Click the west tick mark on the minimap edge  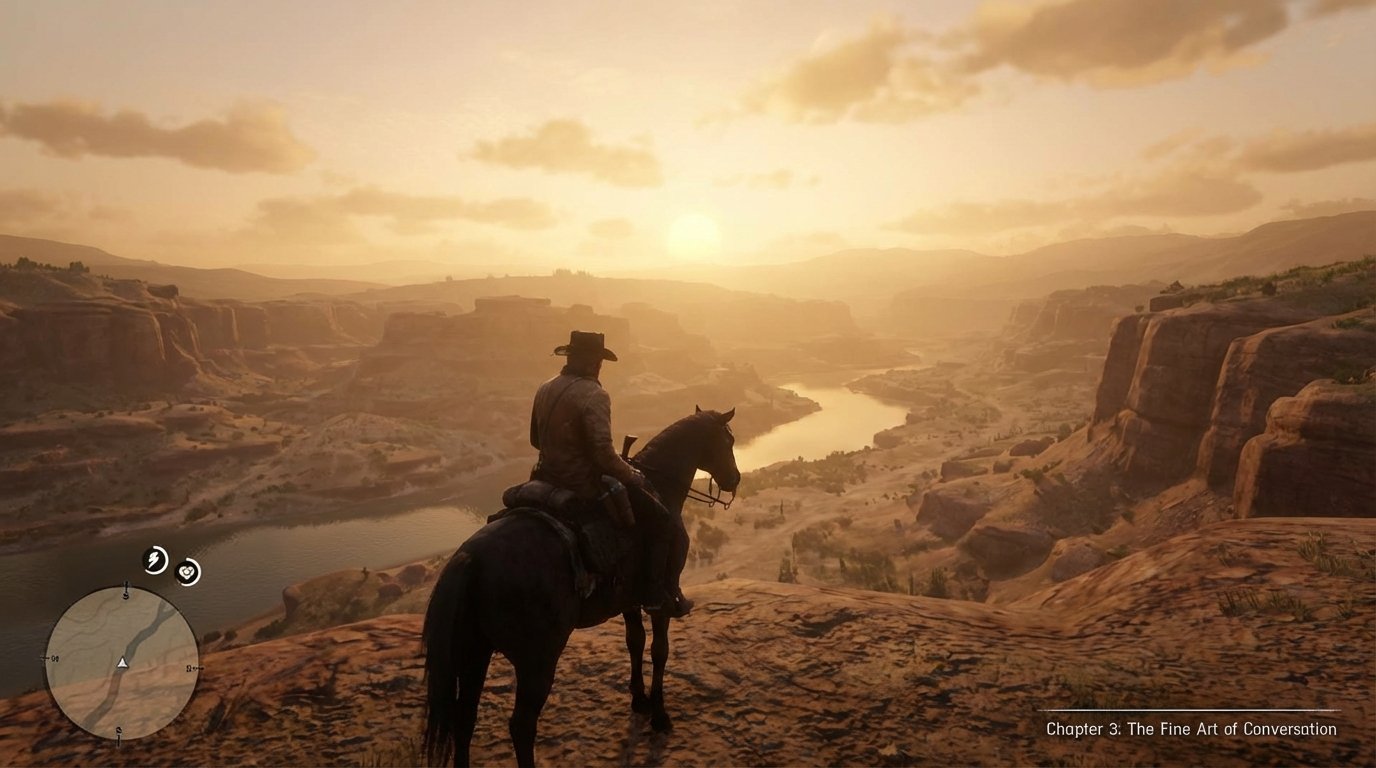[x=50, y=659]
